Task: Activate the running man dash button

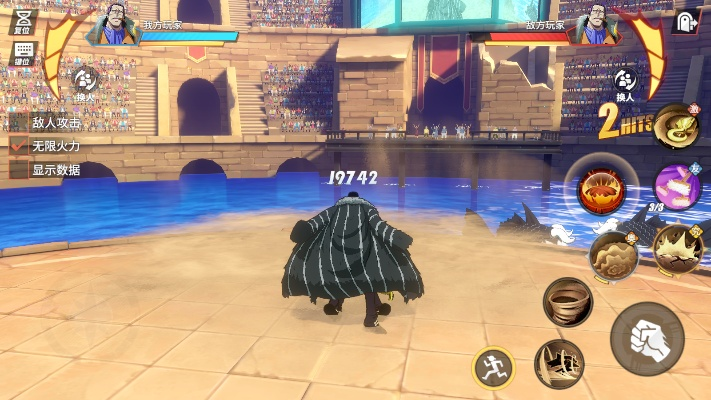Action: pyautogui.click(x=493, y=367)
